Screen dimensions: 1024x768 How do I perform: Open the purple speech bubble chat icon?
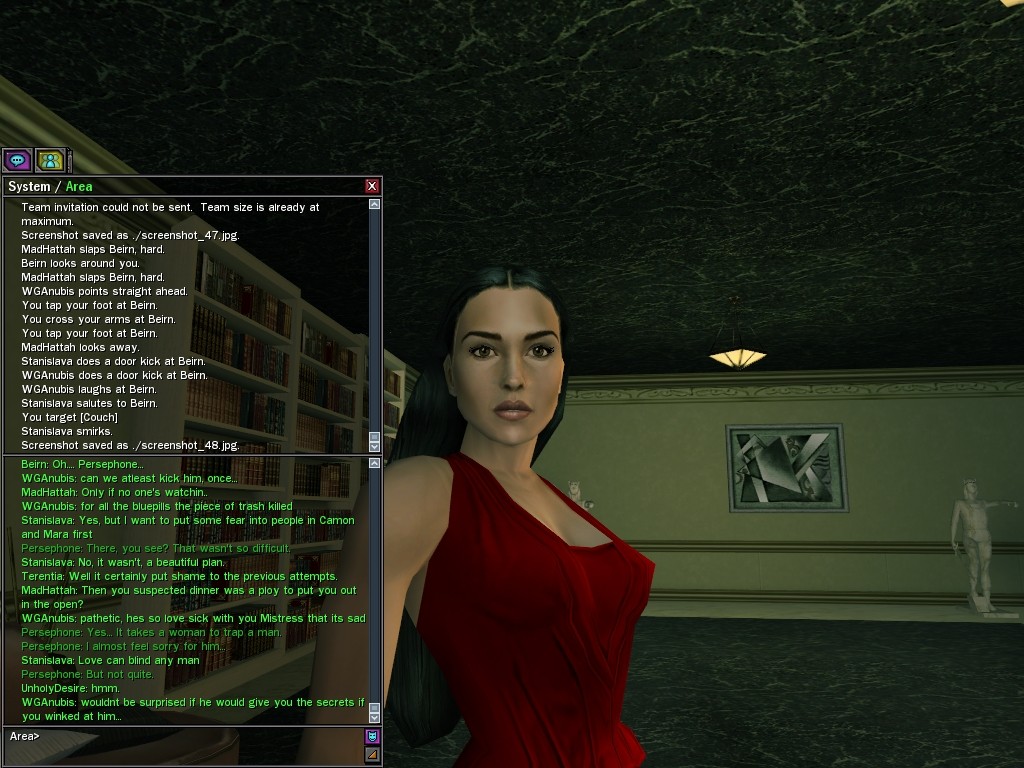pos(17,160)
